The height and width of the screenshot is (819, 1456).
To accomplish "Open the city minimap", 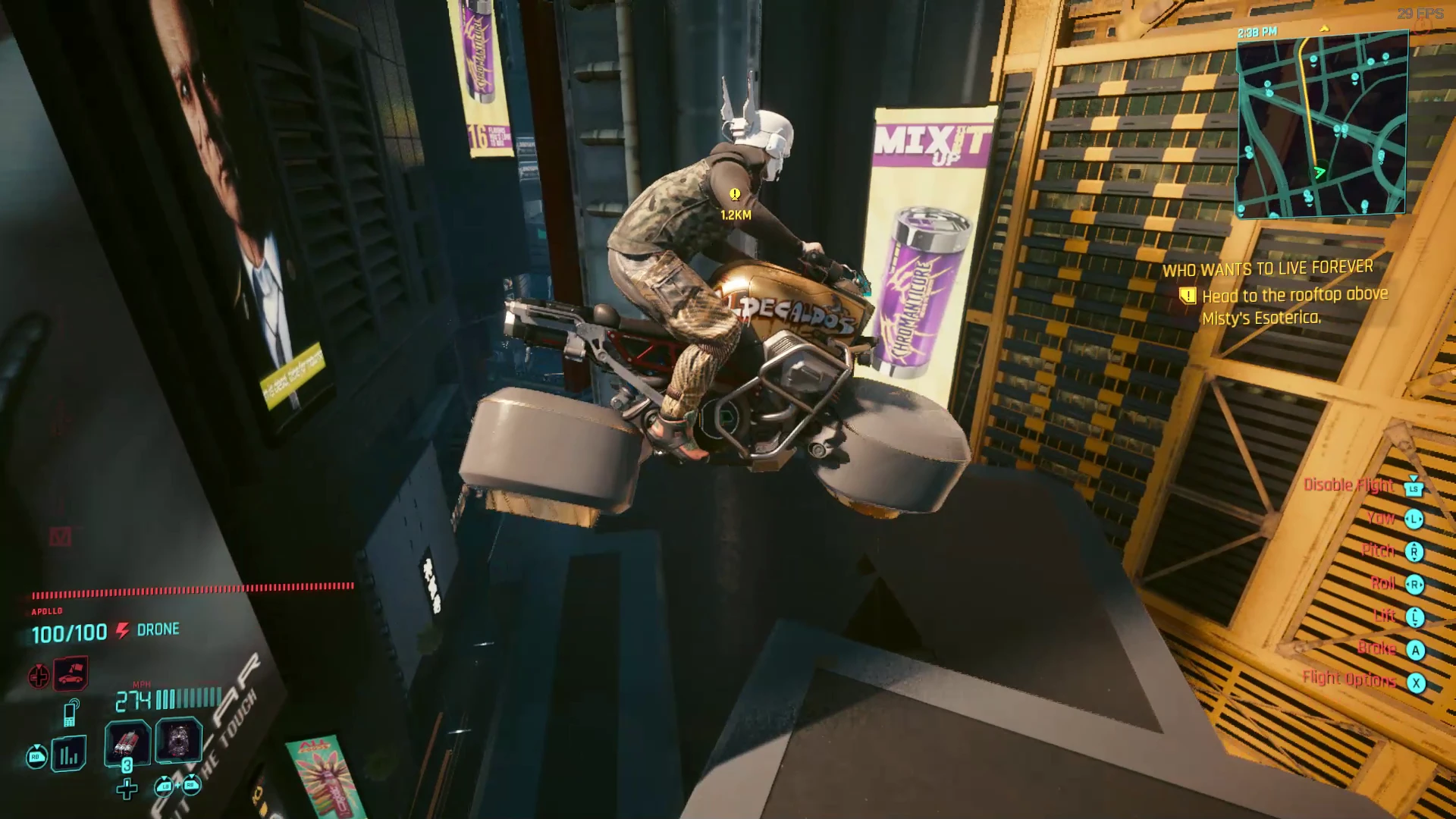I will point(1322,125).
